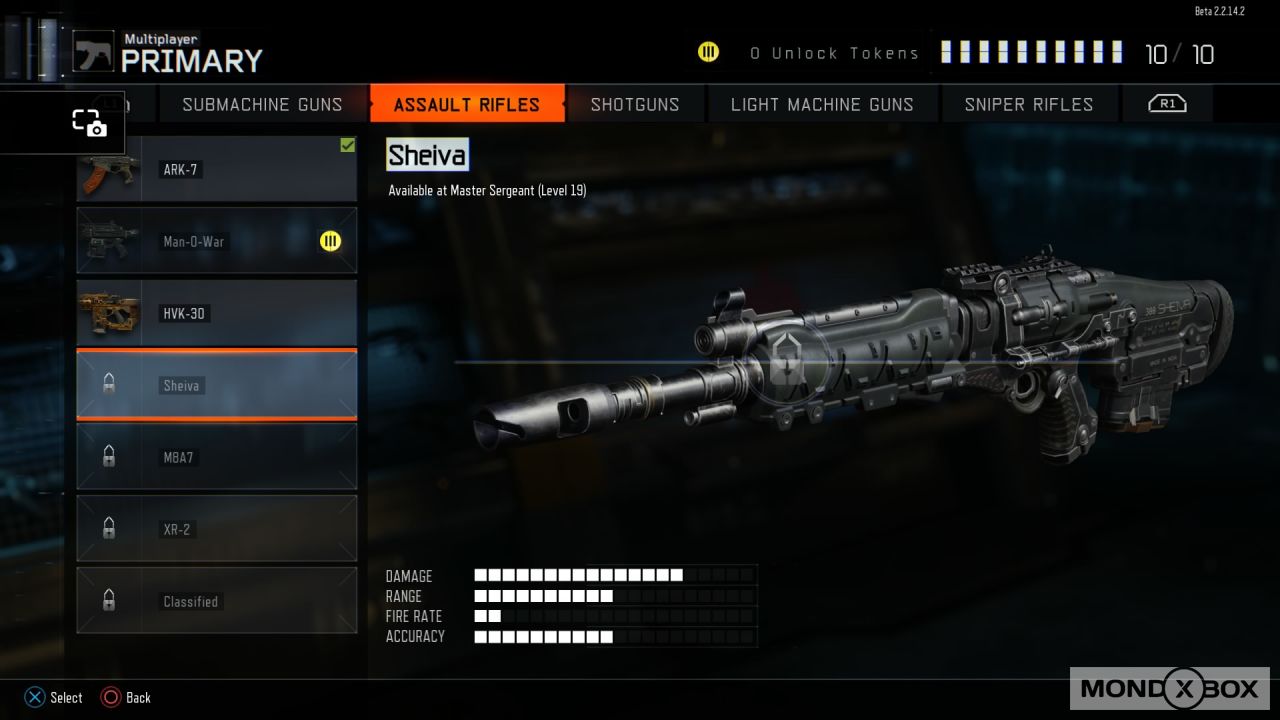Switch to the Submachine Guns tab

[x=262, y=104]
